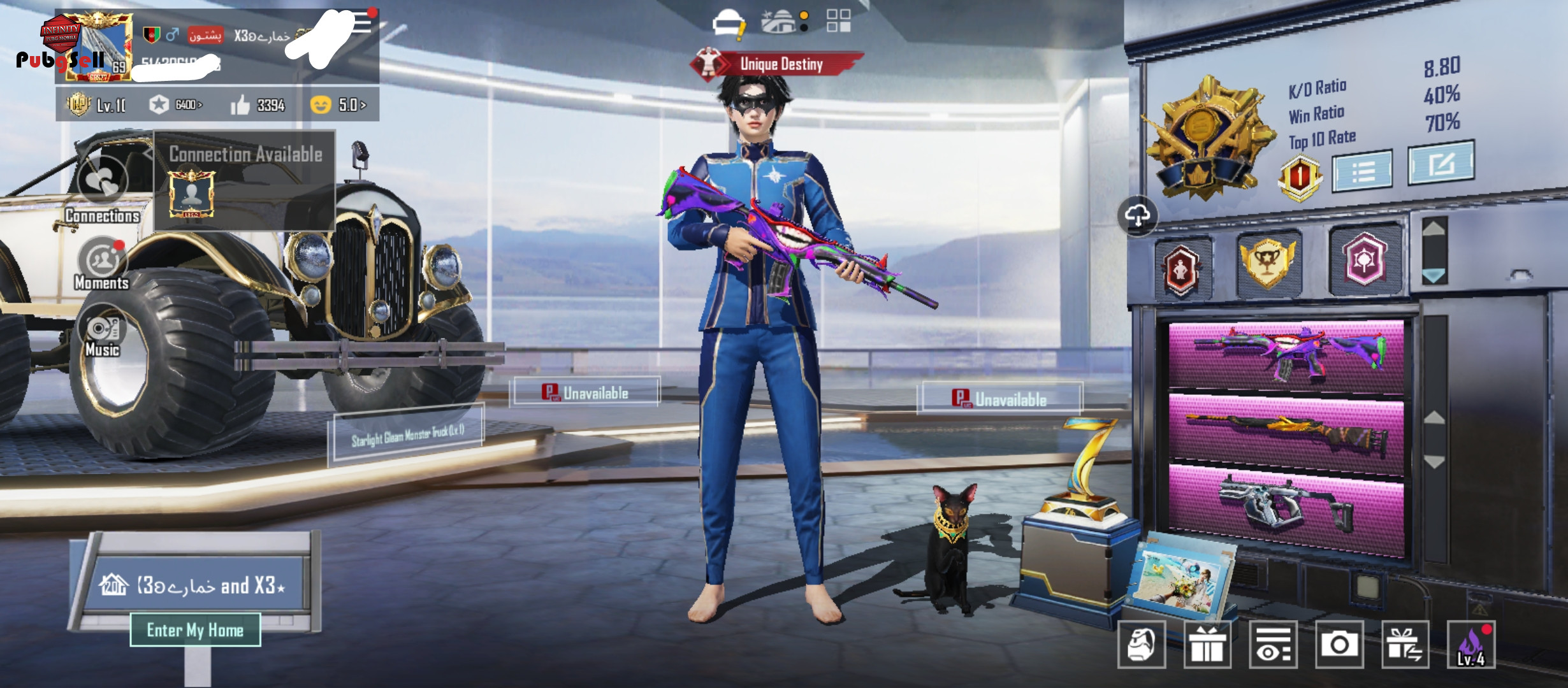Click the Enter My Home button
Screen dimensions: 1568x688
tap(195, 630)
